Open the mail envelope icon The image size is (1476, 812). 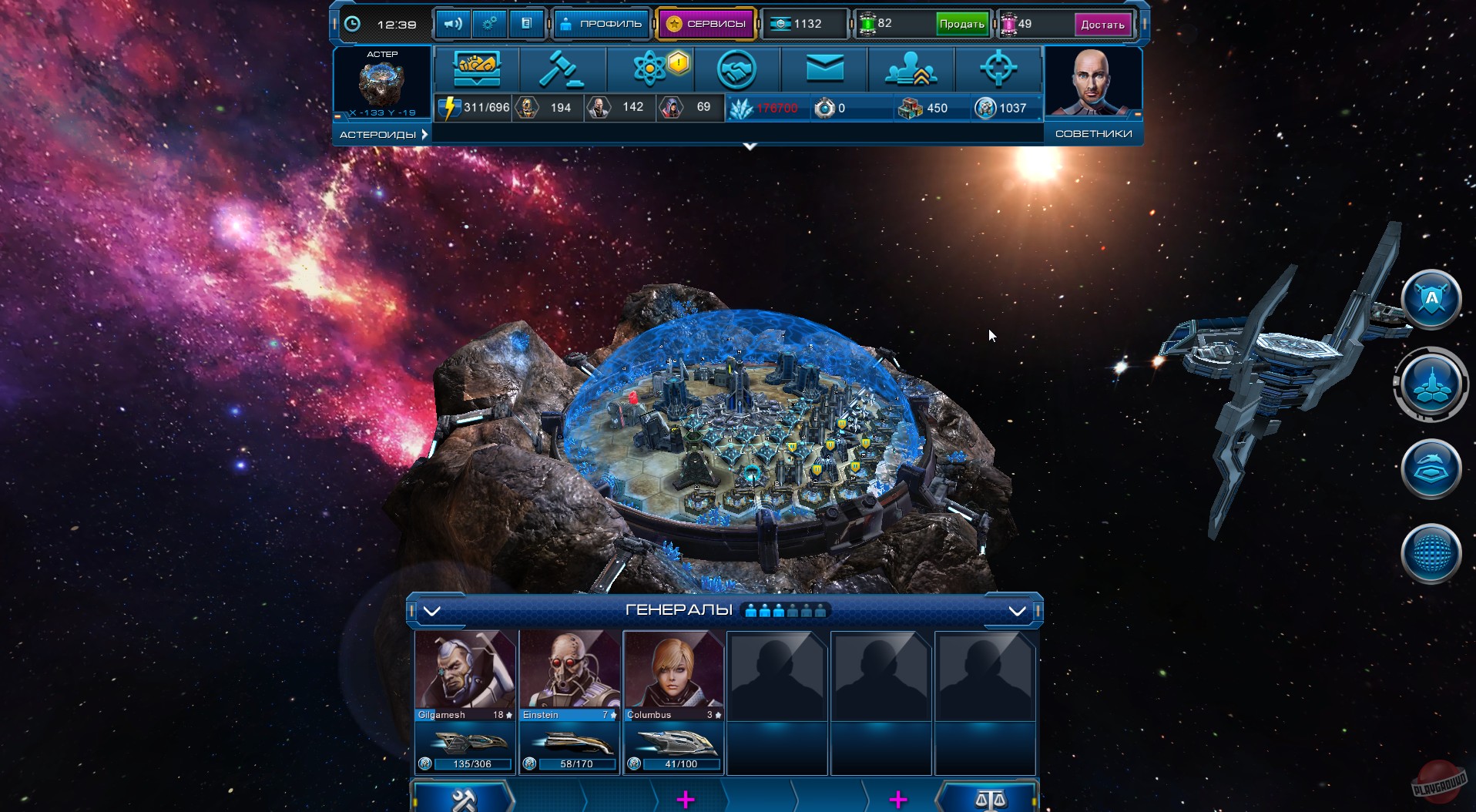click(824, 69)
